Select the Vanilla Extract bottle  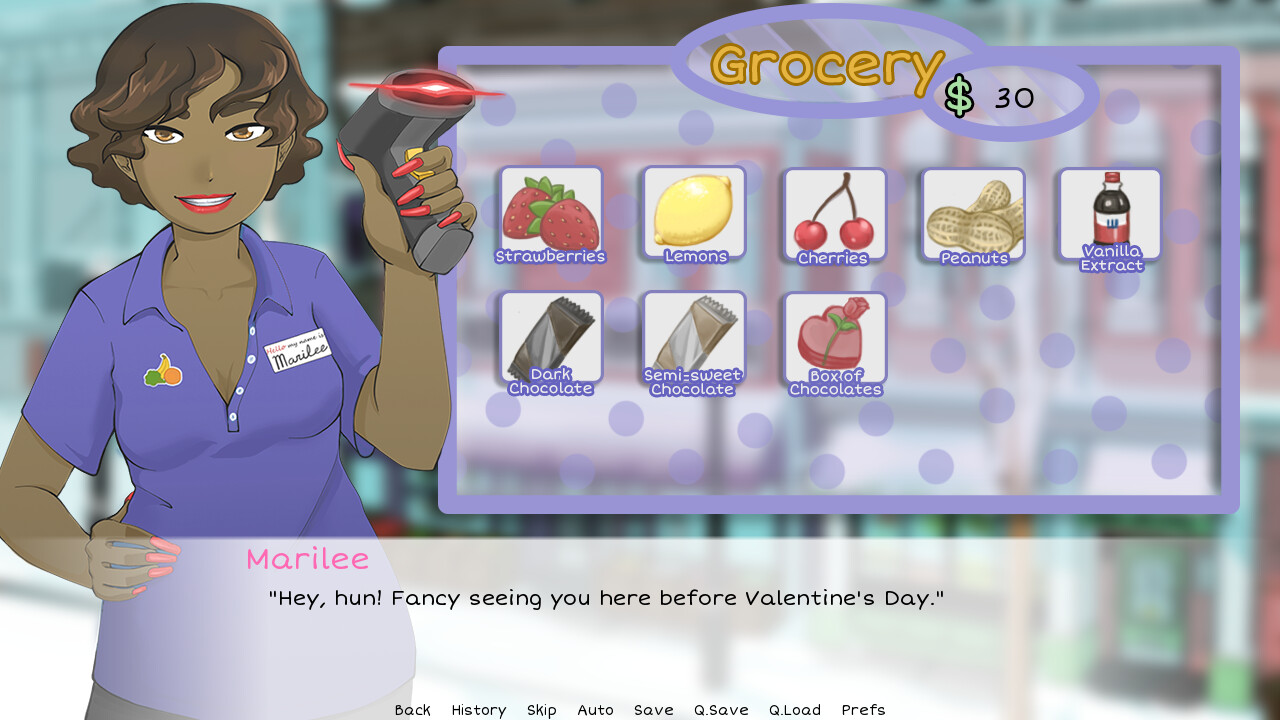[x=1110, y=212]
